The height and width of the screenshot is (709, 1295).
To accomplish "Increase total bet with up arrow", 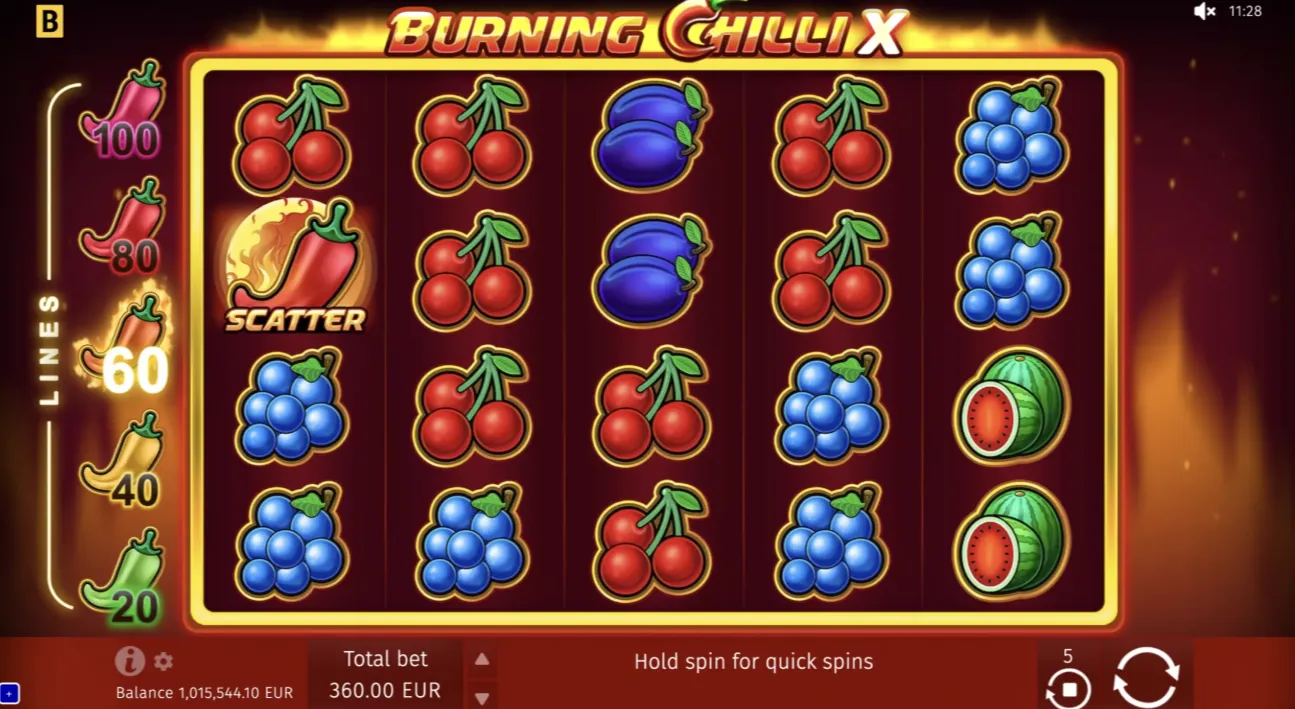I will [x=482, y=659].
